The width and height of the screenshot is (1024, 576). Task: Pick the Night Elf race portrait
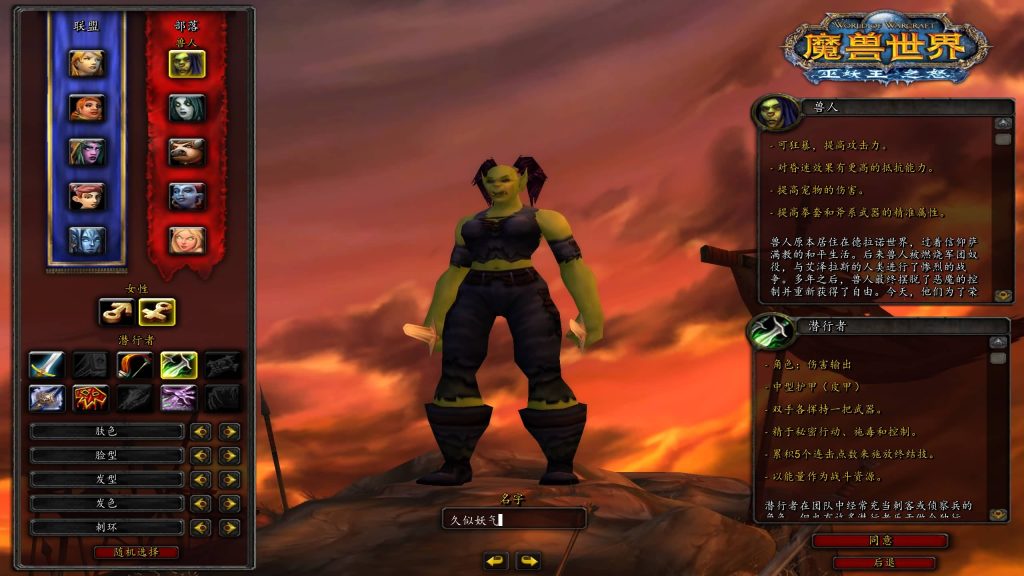(86, 152)
